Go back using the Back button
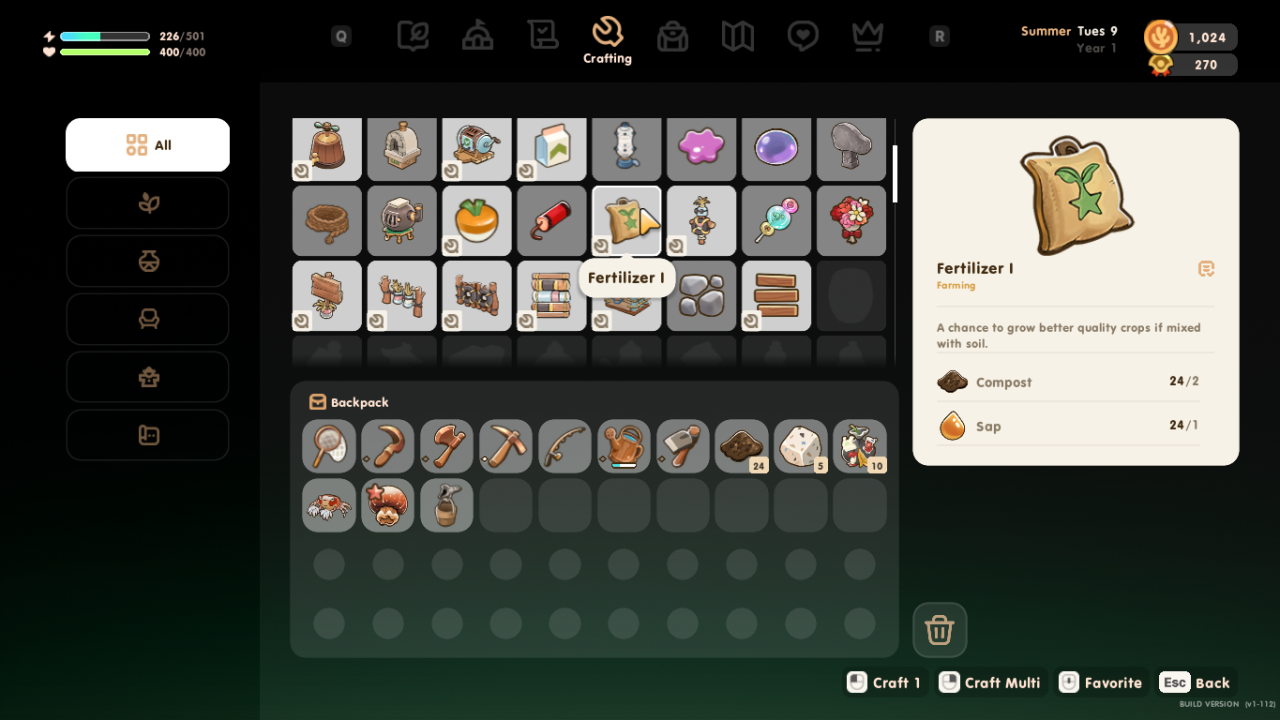 [x=1197, y=682]
